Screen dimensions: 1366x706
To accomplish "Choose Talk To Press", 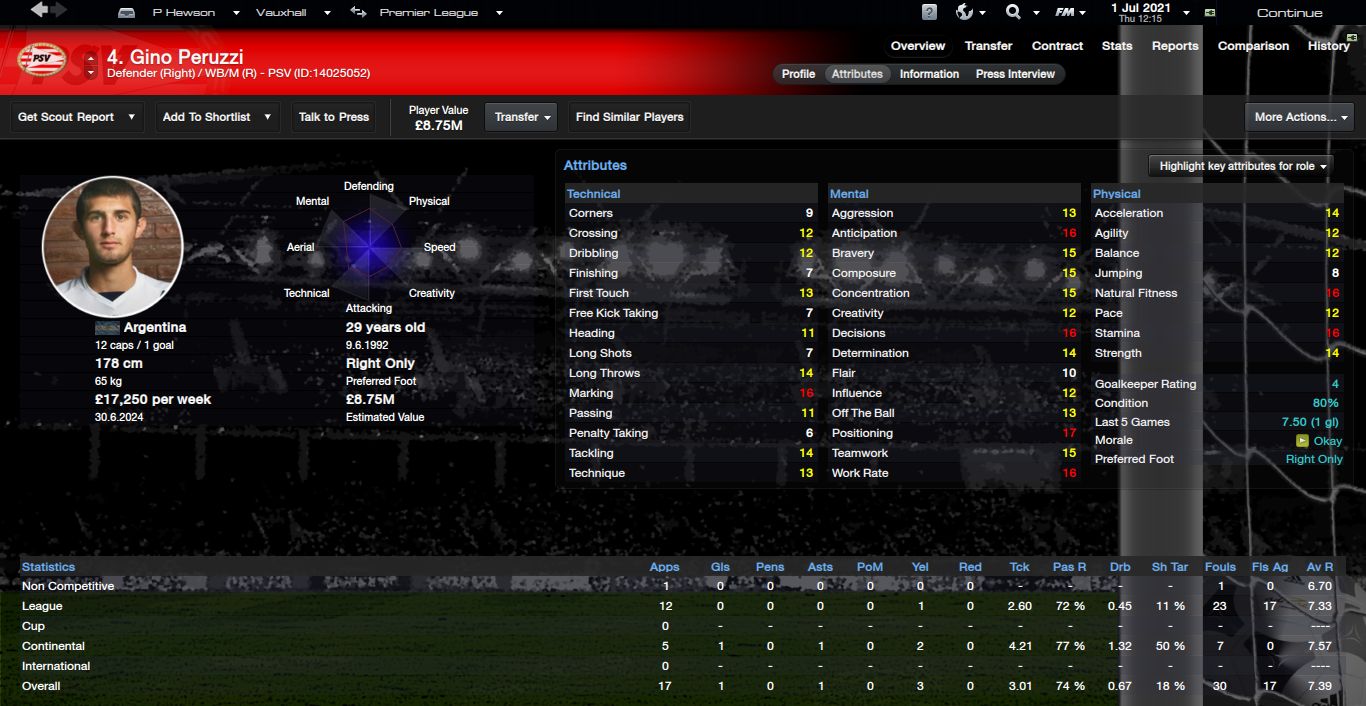I will click(334, 117).
